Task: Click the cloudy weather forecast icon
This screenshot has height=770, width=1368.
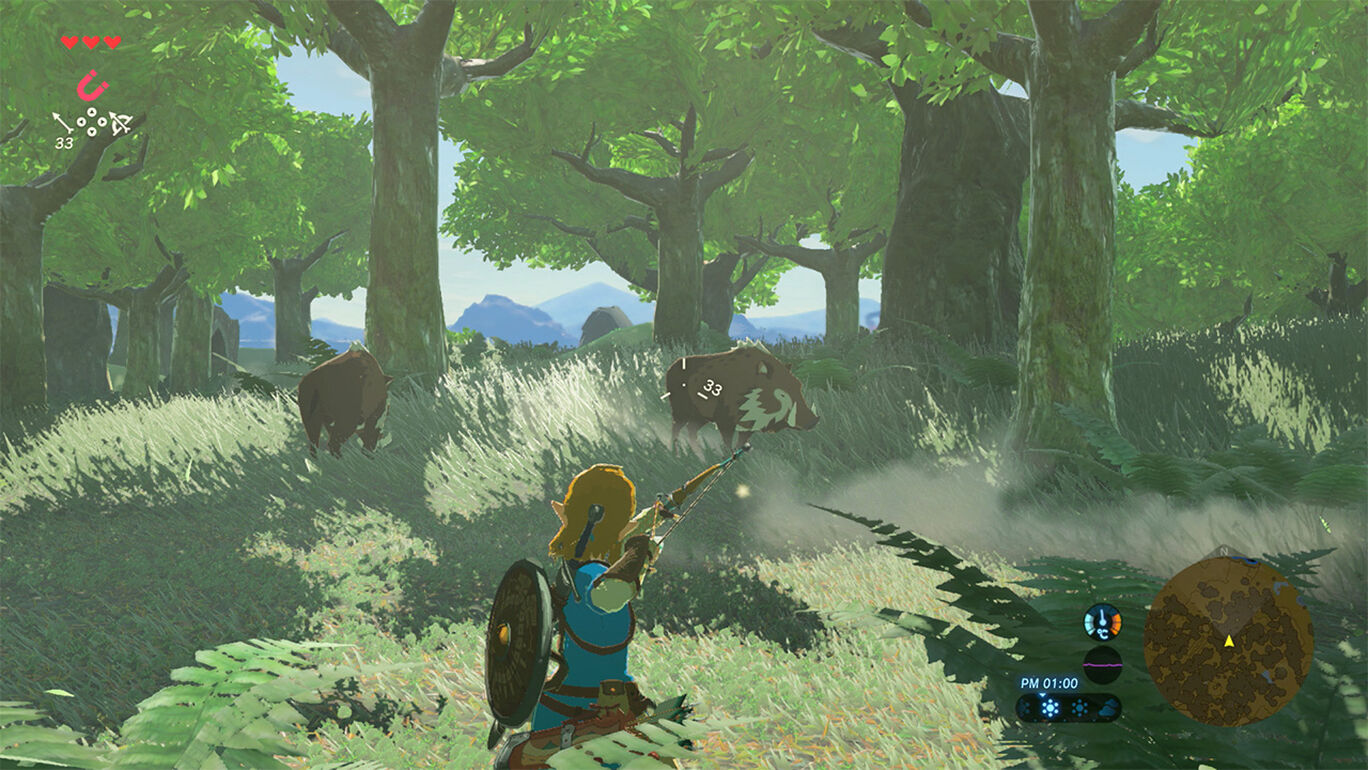Action: point(1108,707)
